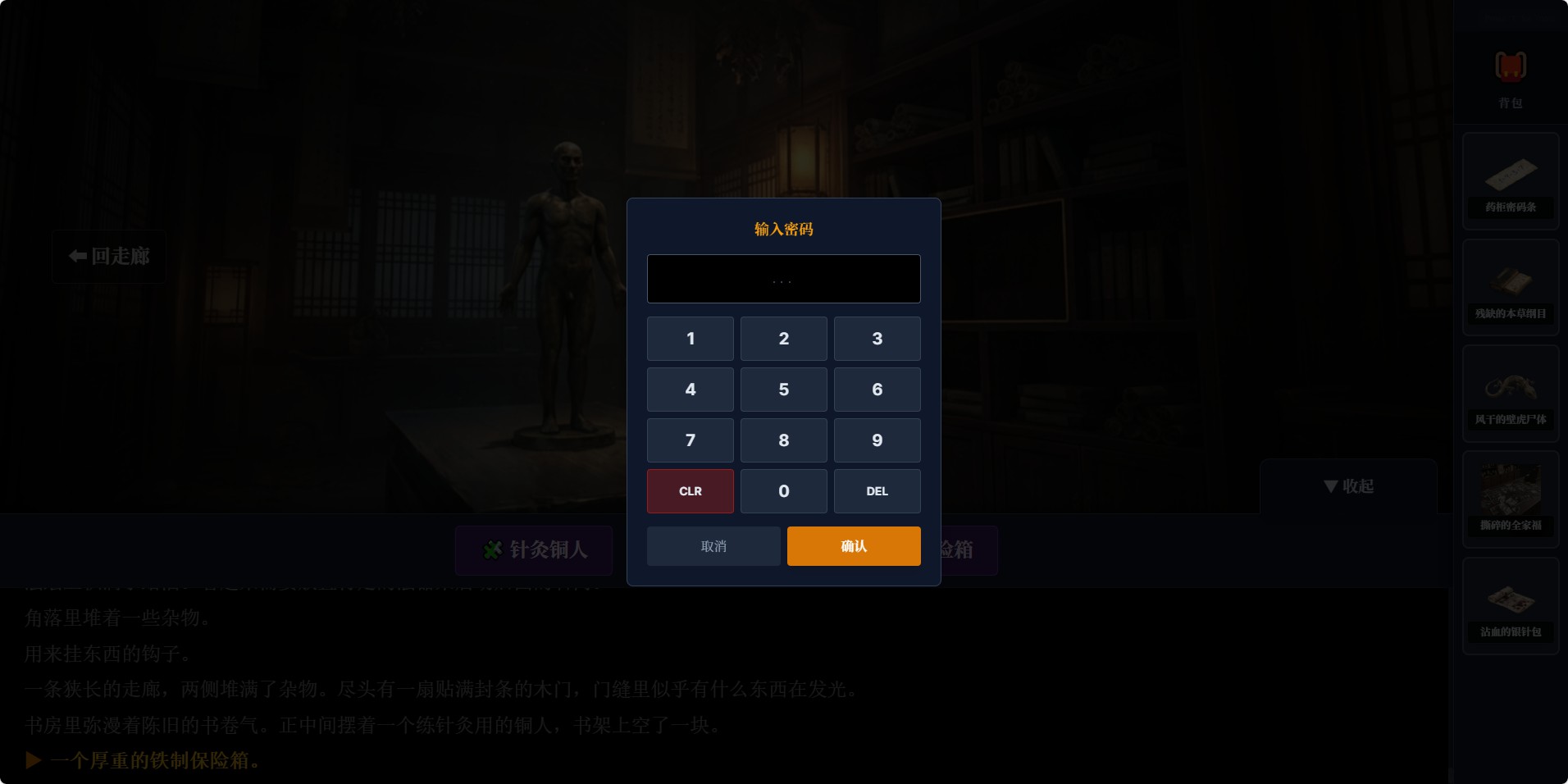Open the 背包 (backpack) inventory icon
The width and height of the screenshot is (1568, 784).
(x=1510, y=70)
